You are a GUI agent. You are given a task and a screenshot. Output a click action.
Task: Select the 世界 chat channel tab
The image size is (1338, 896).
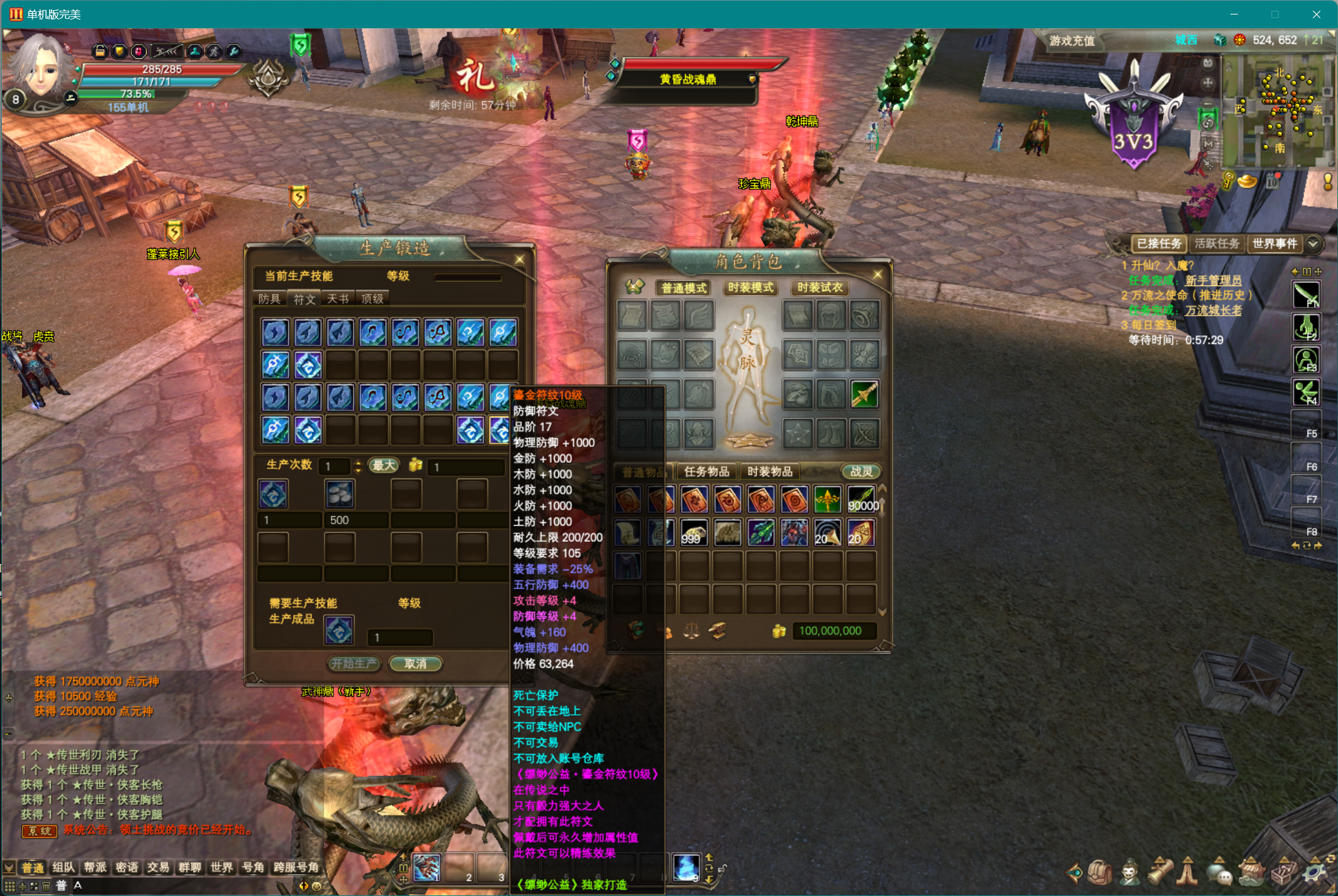click(221, 868)
